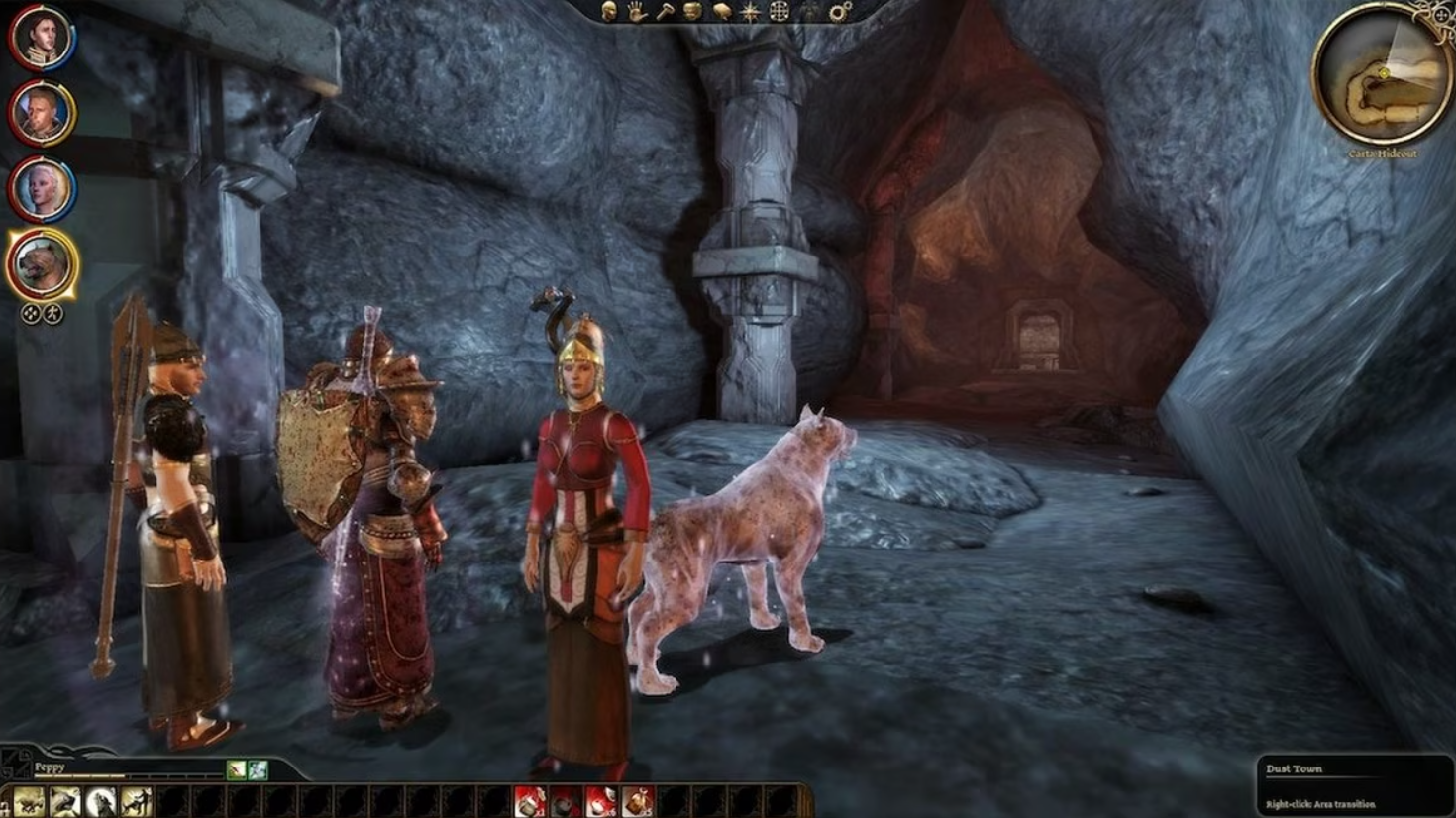Open the Party Picker hand icon
Viewport: 1456px width, 818px height.
click(637, 12)
